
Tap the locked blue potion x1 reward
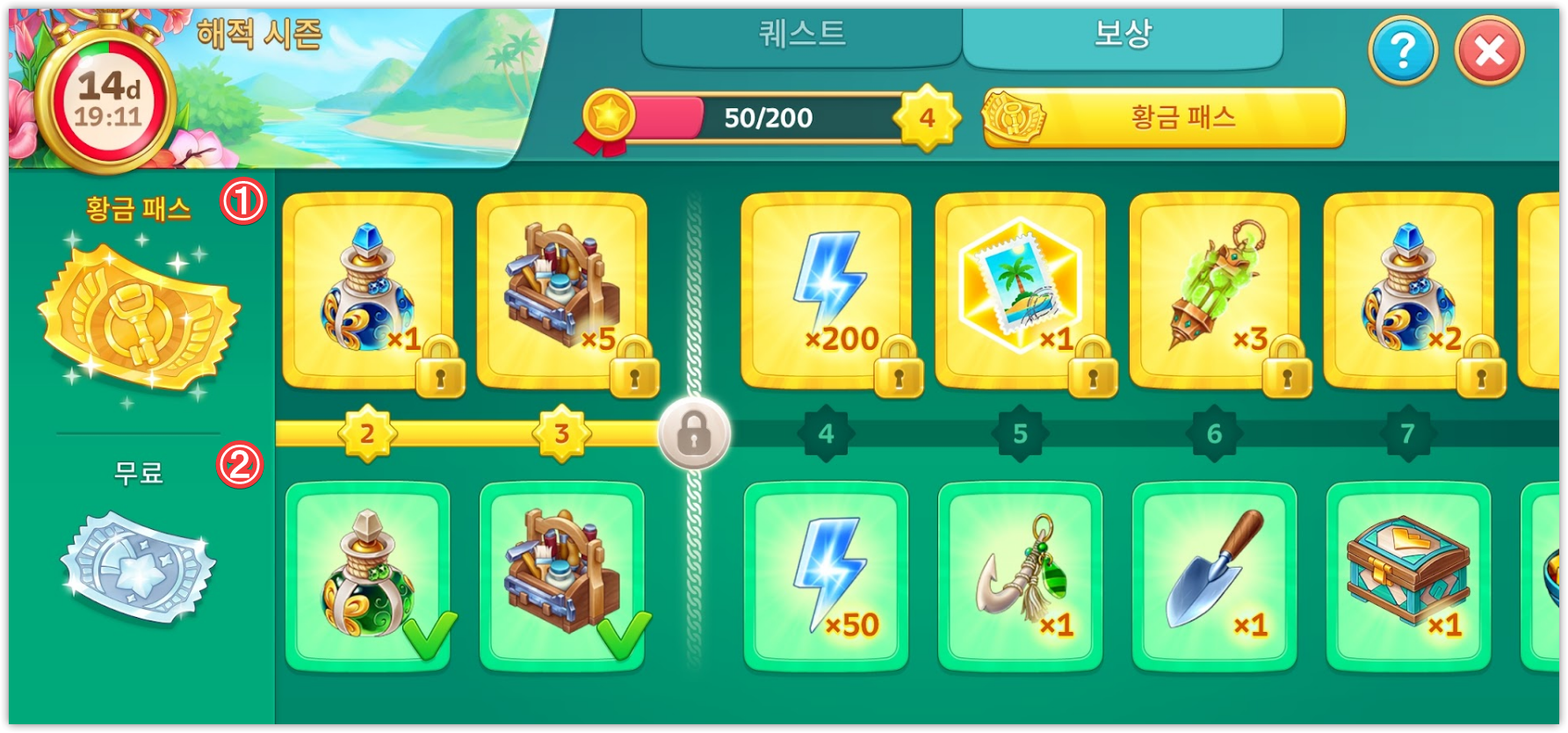[x=367, y=291]
